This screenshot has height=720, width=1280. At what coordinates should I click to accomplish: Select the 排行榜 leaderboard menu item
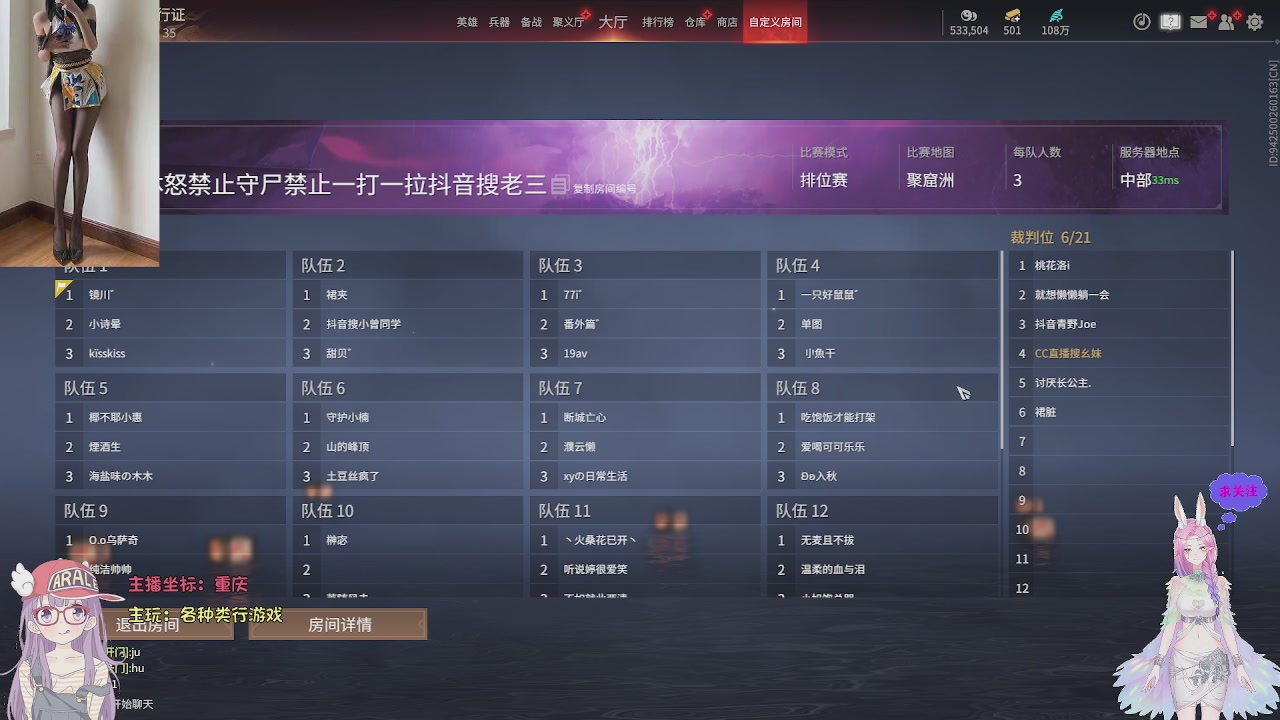click(x=657, y=21)
